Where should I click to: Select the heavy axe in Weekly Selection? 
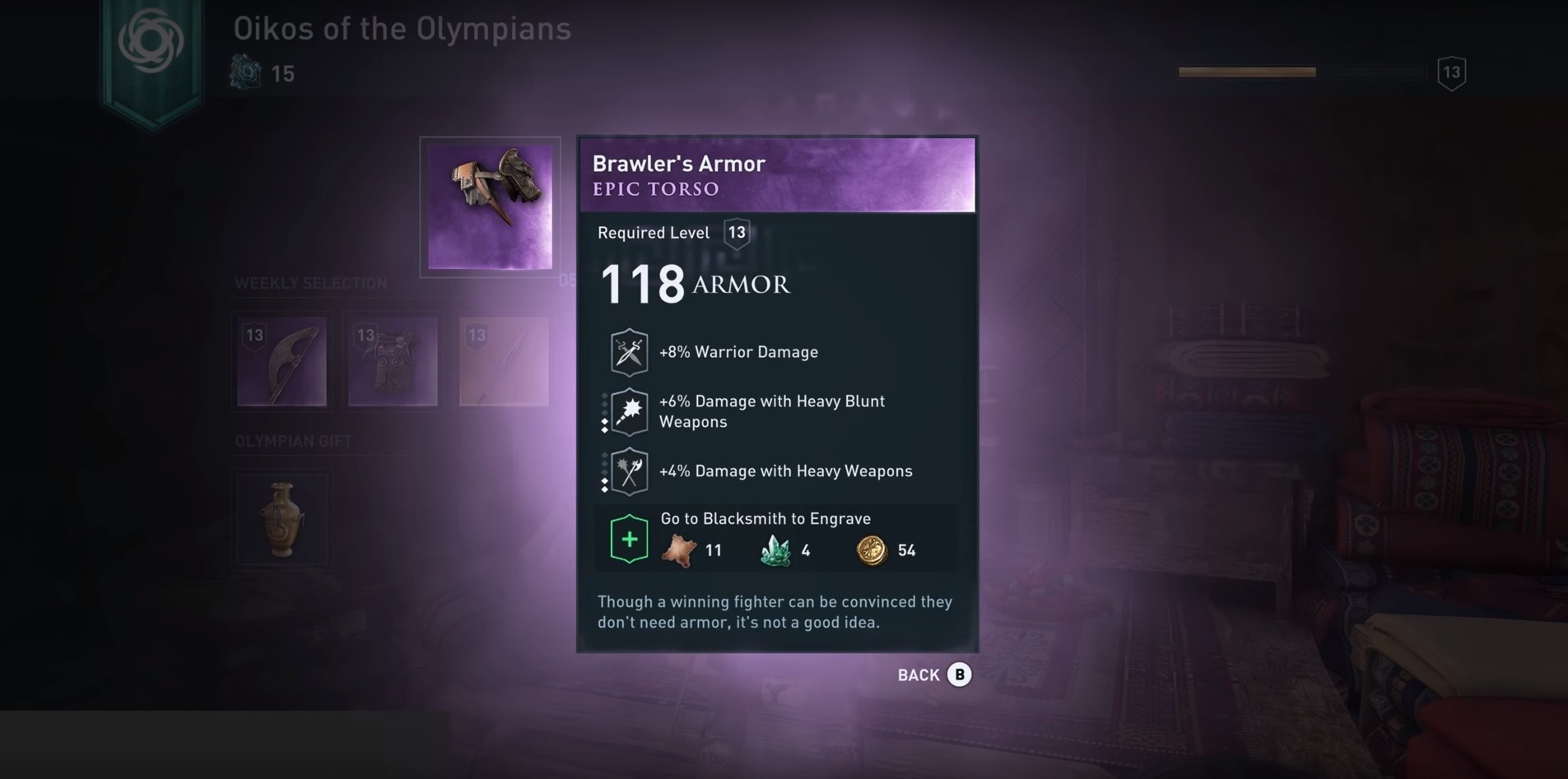tap(281, 361)
